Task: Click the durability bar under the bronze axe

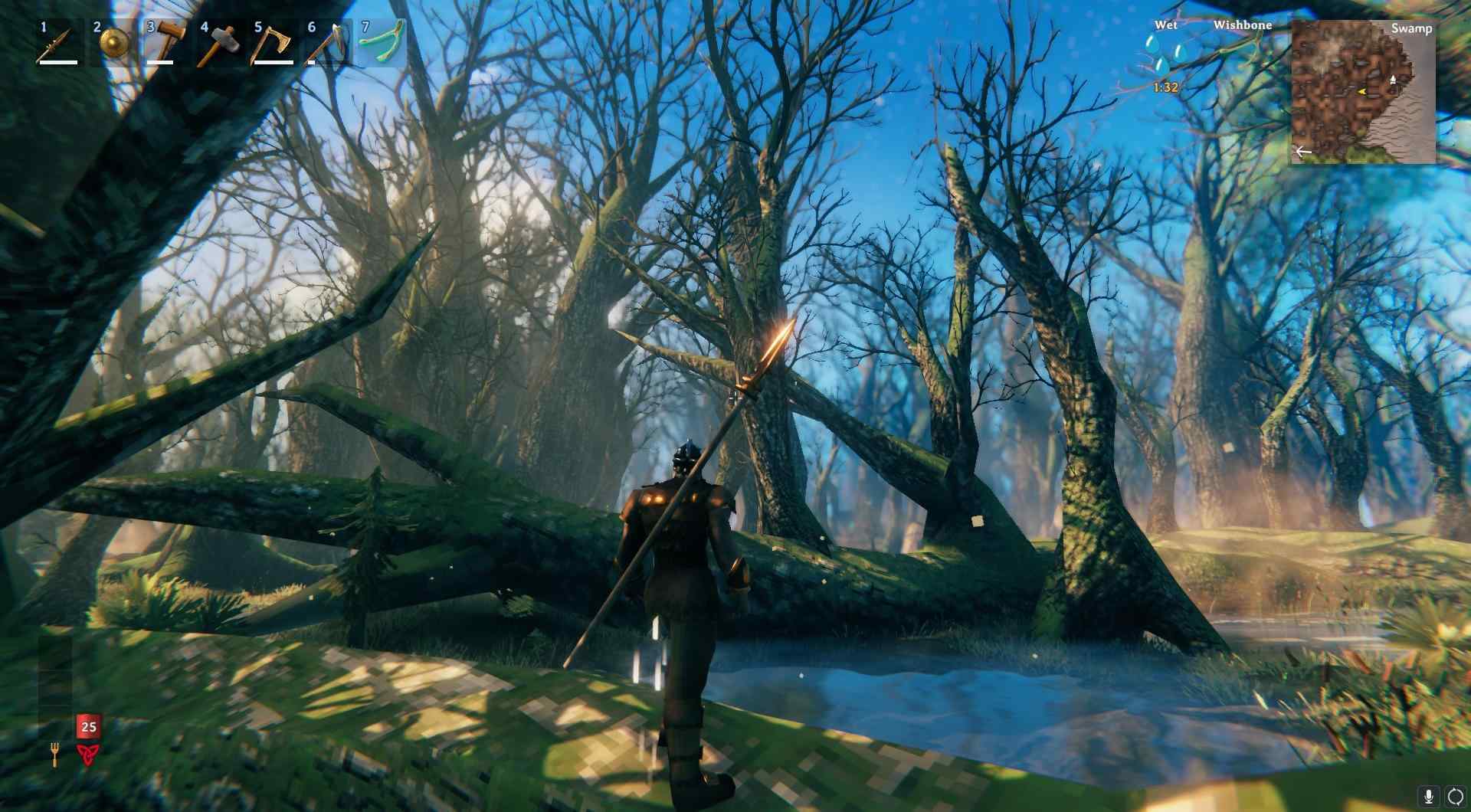Action: coord(273,63)
